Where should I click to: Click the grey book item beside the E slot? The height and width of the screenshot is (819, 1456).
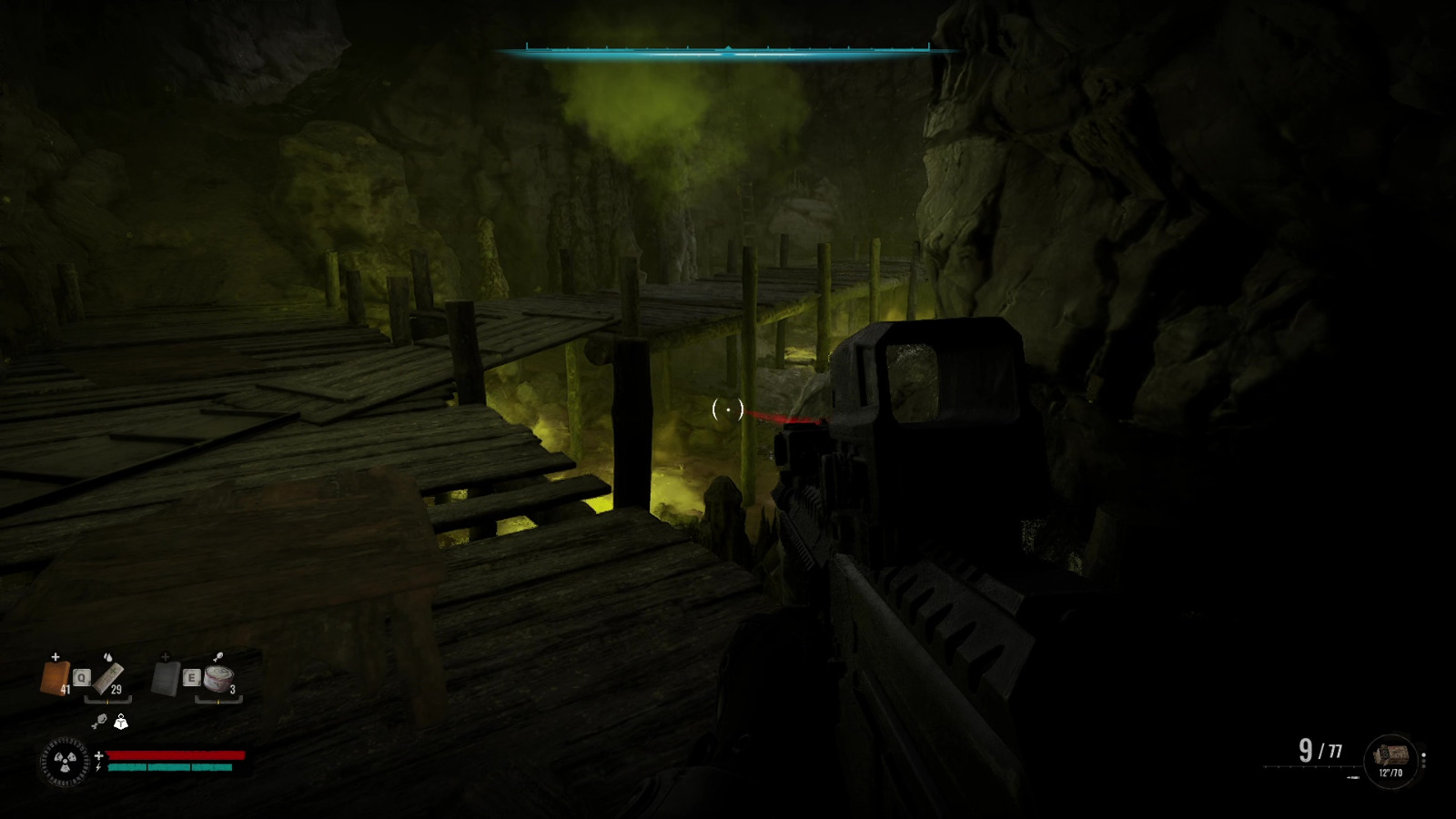[x=165, y=677]
